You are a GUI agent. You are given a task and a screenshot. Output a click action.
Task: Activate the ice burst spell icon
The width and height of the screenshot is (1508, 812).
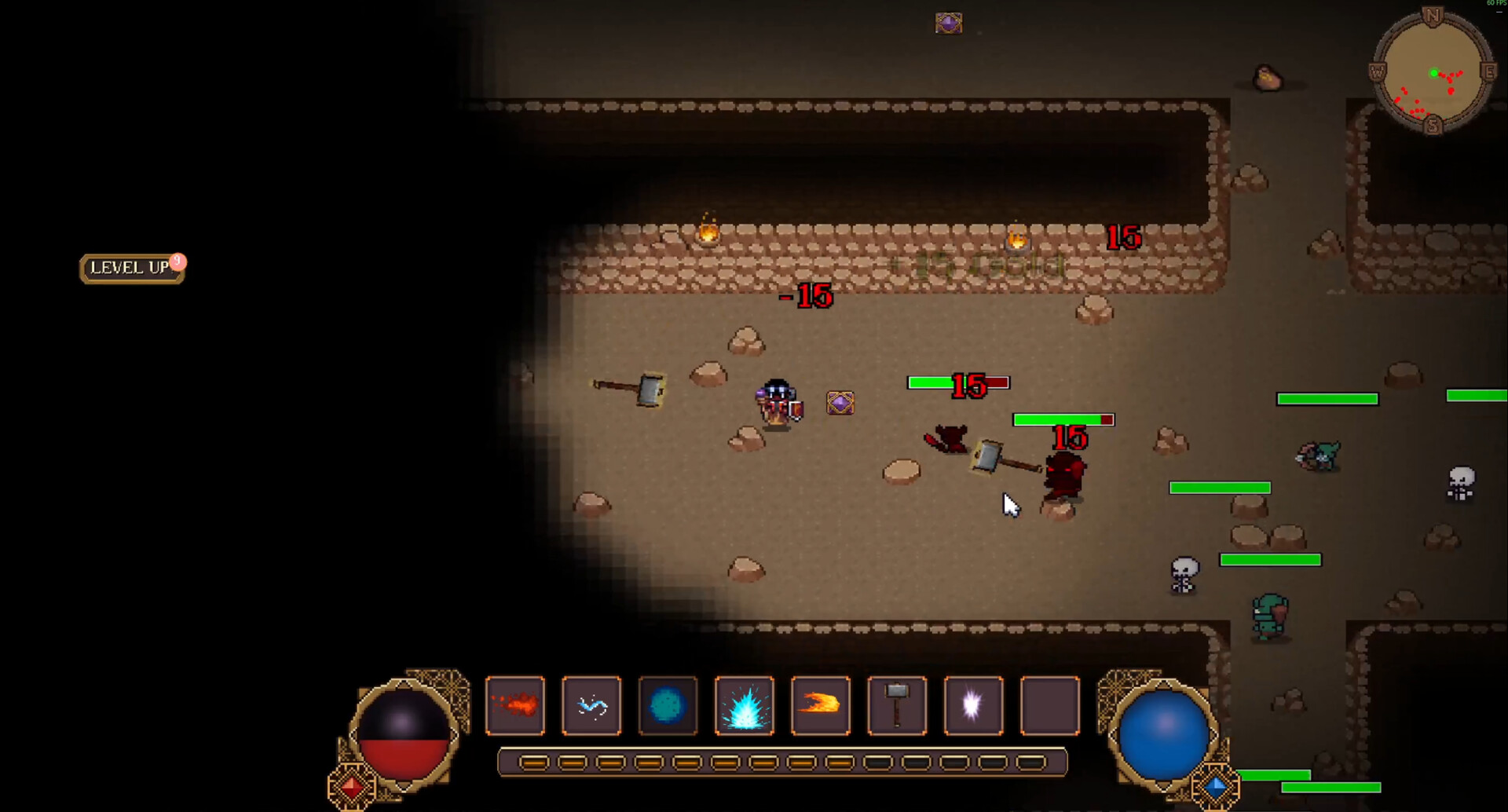point(745,705)
